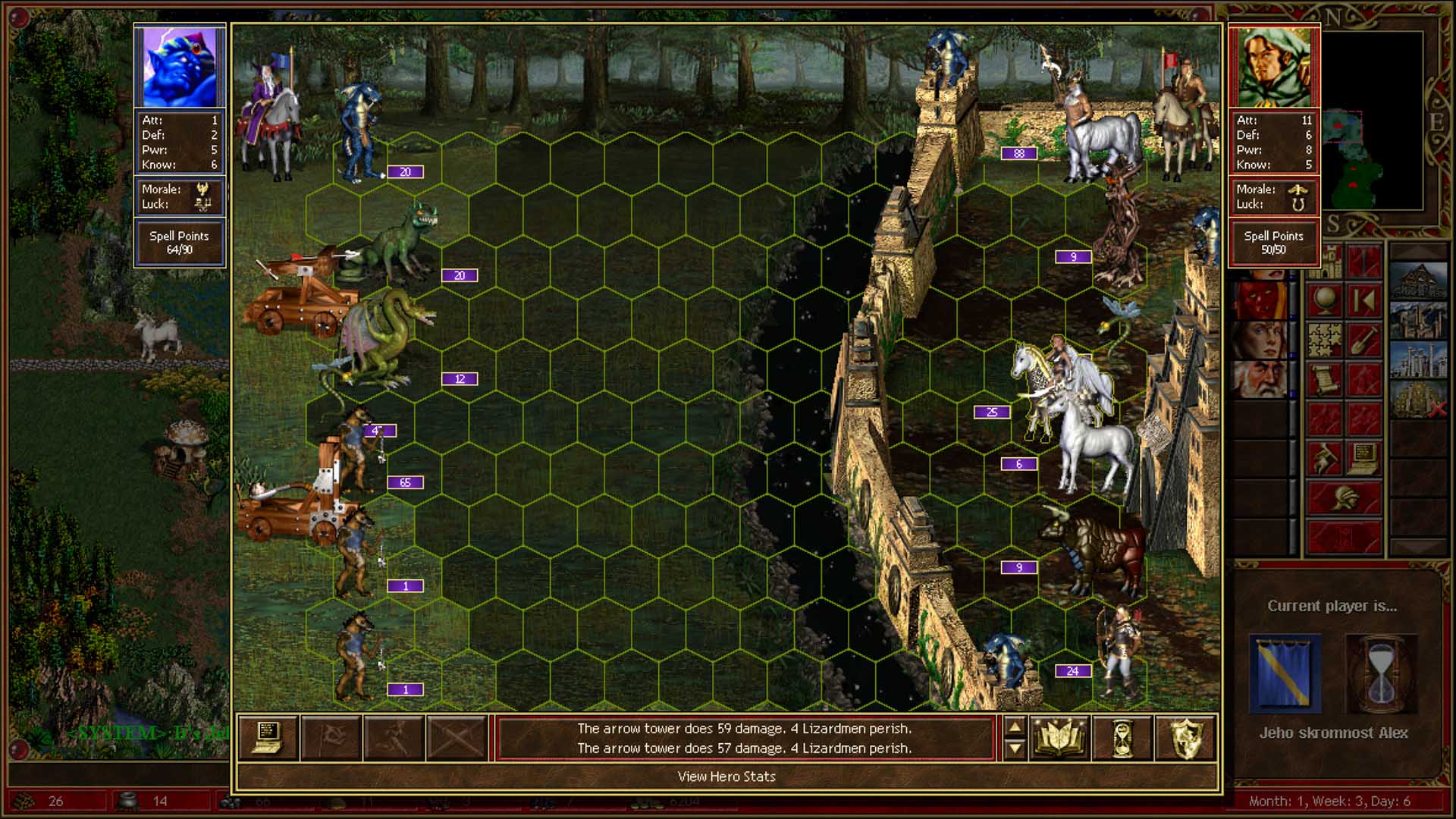This screenshot has height=819, width=1456.
Task: Select the shield Defend action
Action: [1185, 737]
